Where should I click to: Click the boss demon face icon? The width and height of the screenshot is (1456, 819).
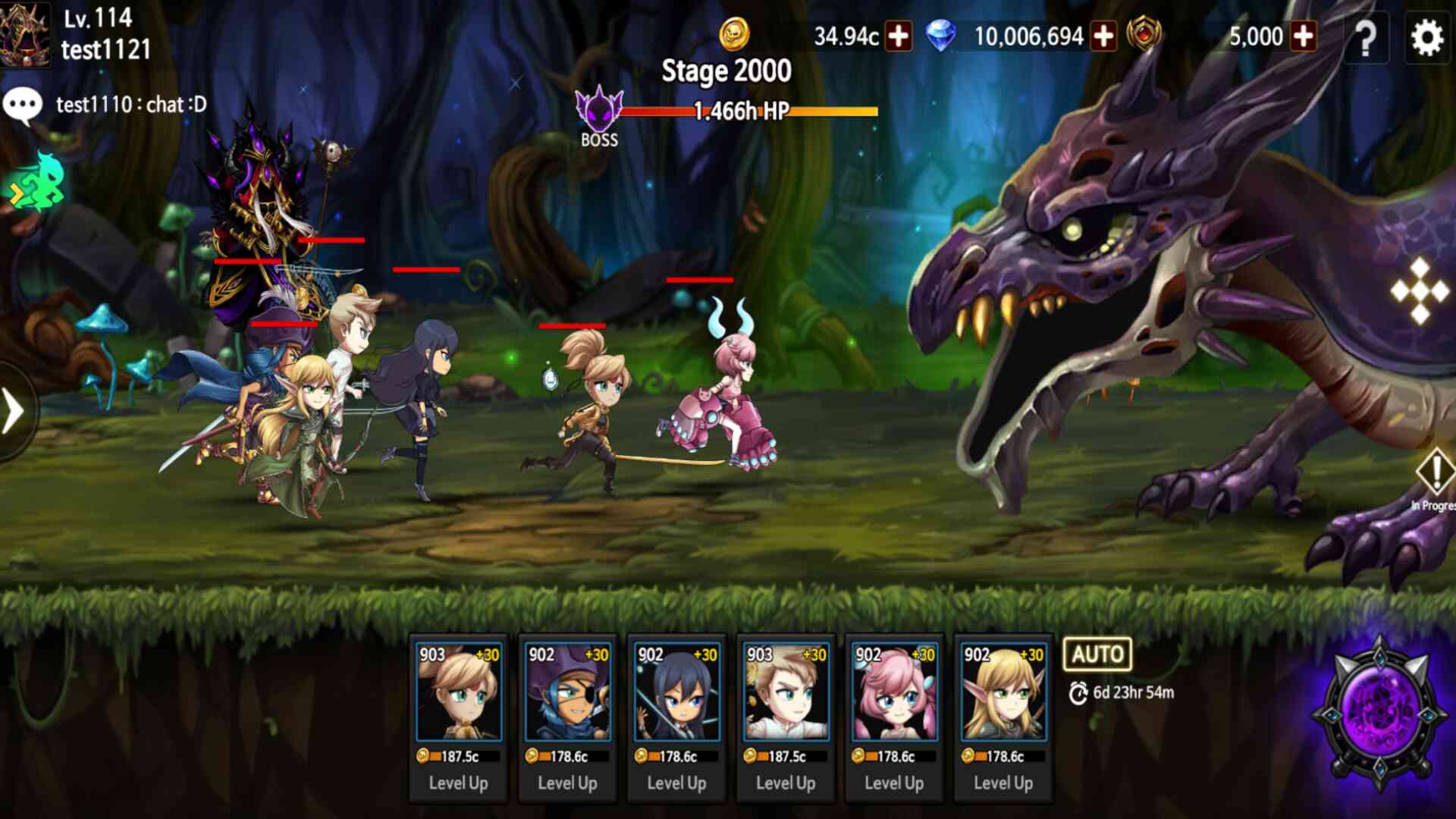tap(599, 110)
